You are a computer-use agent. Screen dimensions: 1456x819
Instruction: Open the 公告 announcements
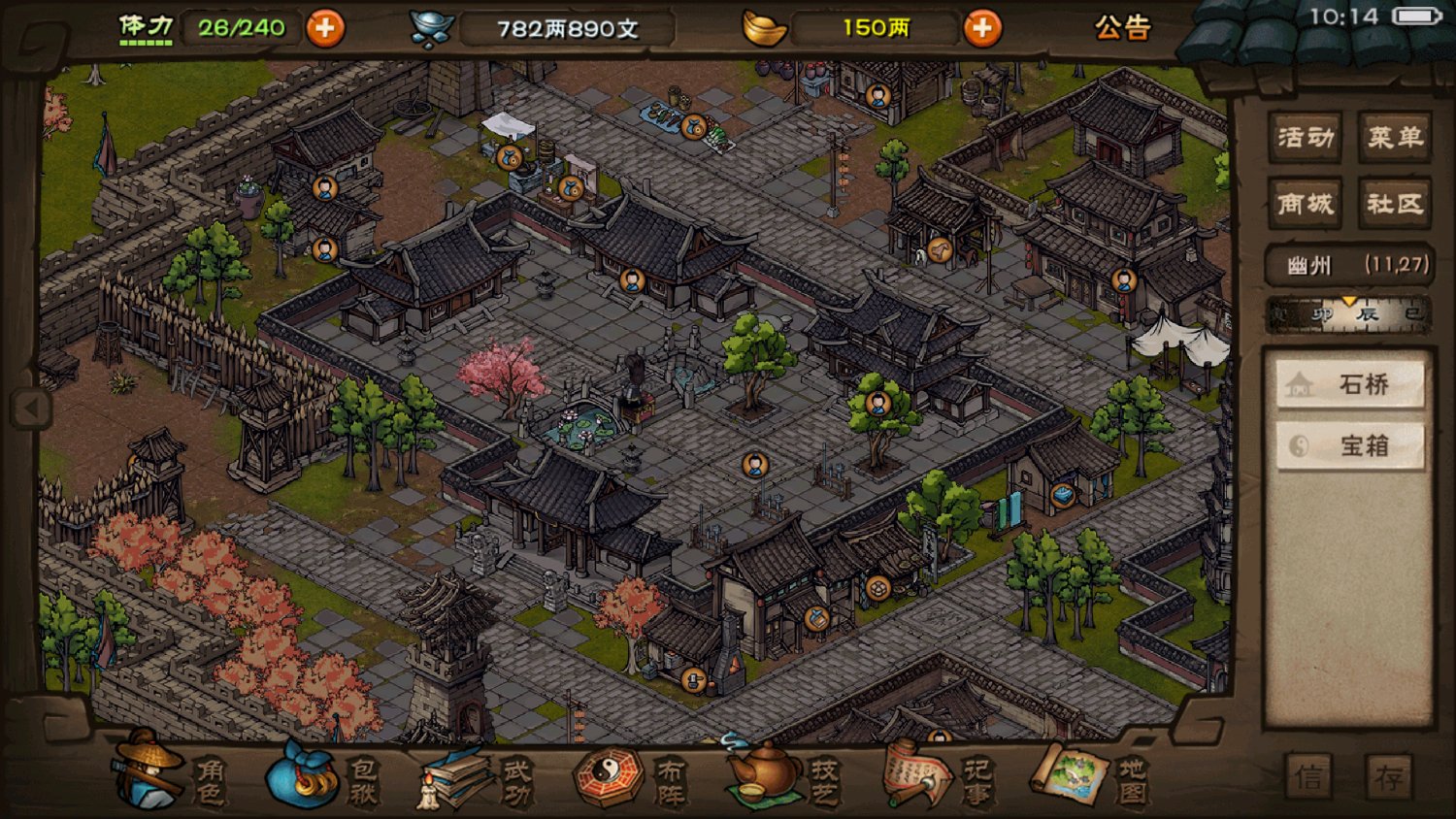click(x=1122, y=28)
